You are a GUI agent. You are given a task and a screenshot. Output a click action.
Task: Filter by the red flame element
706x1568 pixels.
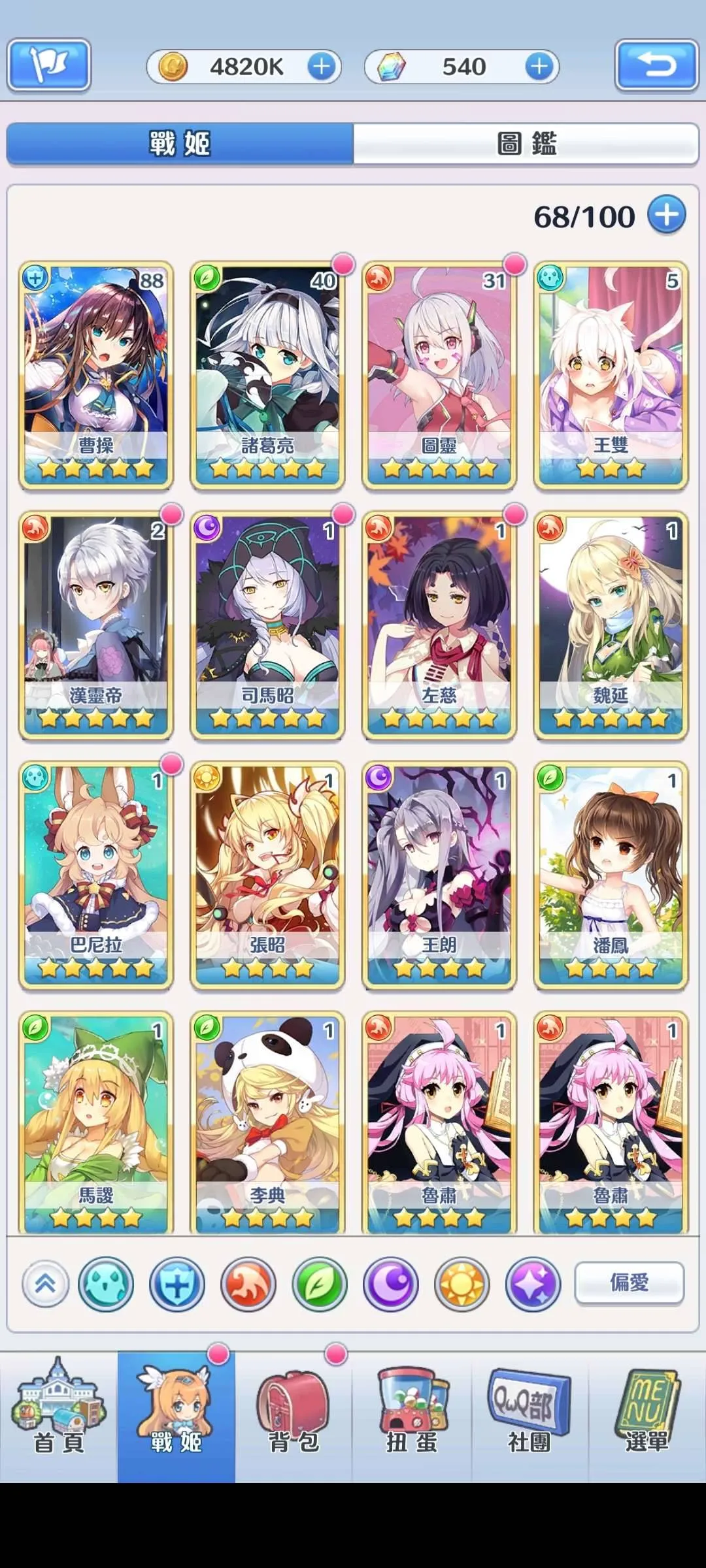pos(248,1284)
